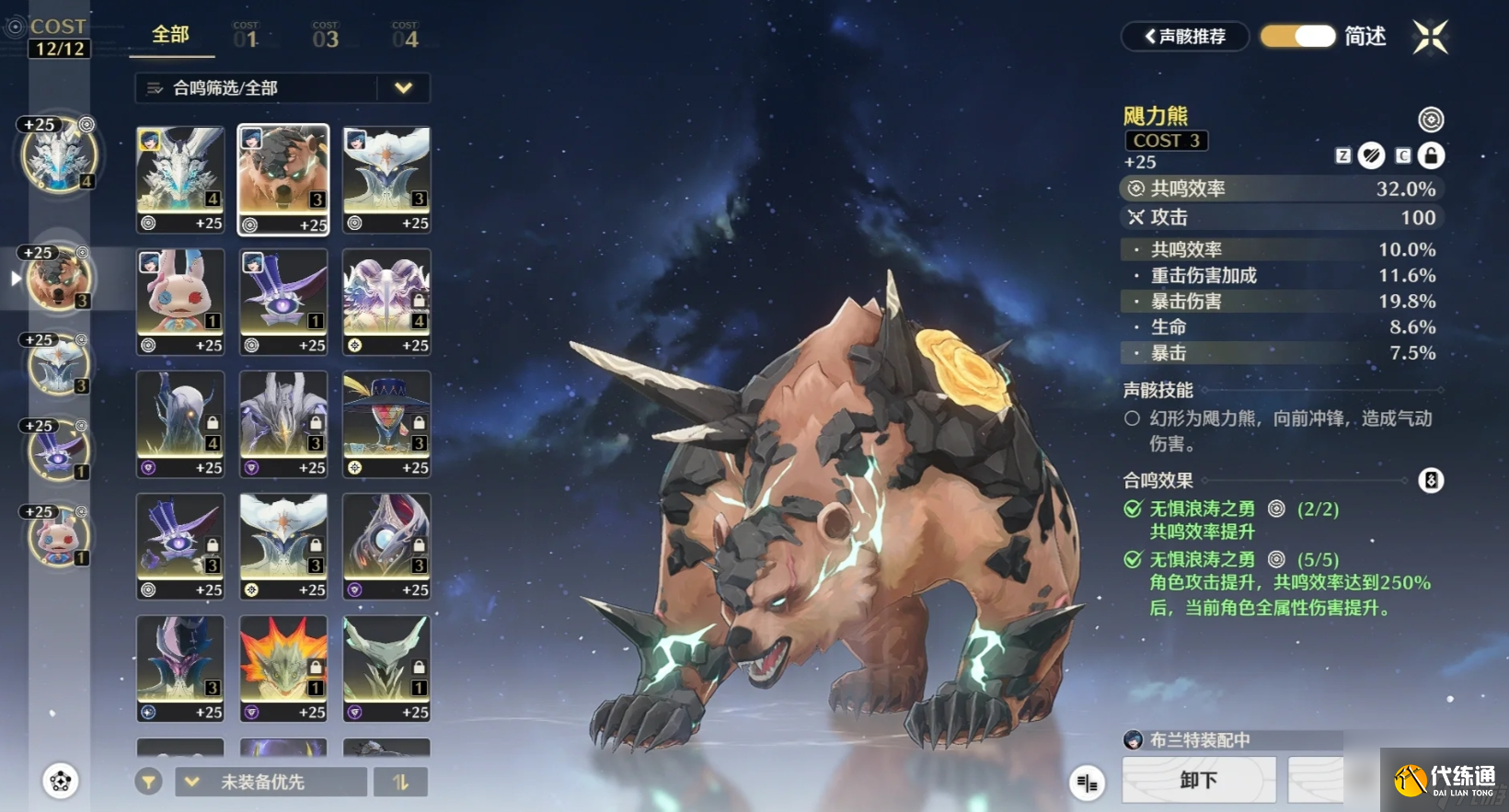This screenshot has width=1509, height=812.
Task: Toggle the sort order arrows button
Action: (400, 782)
